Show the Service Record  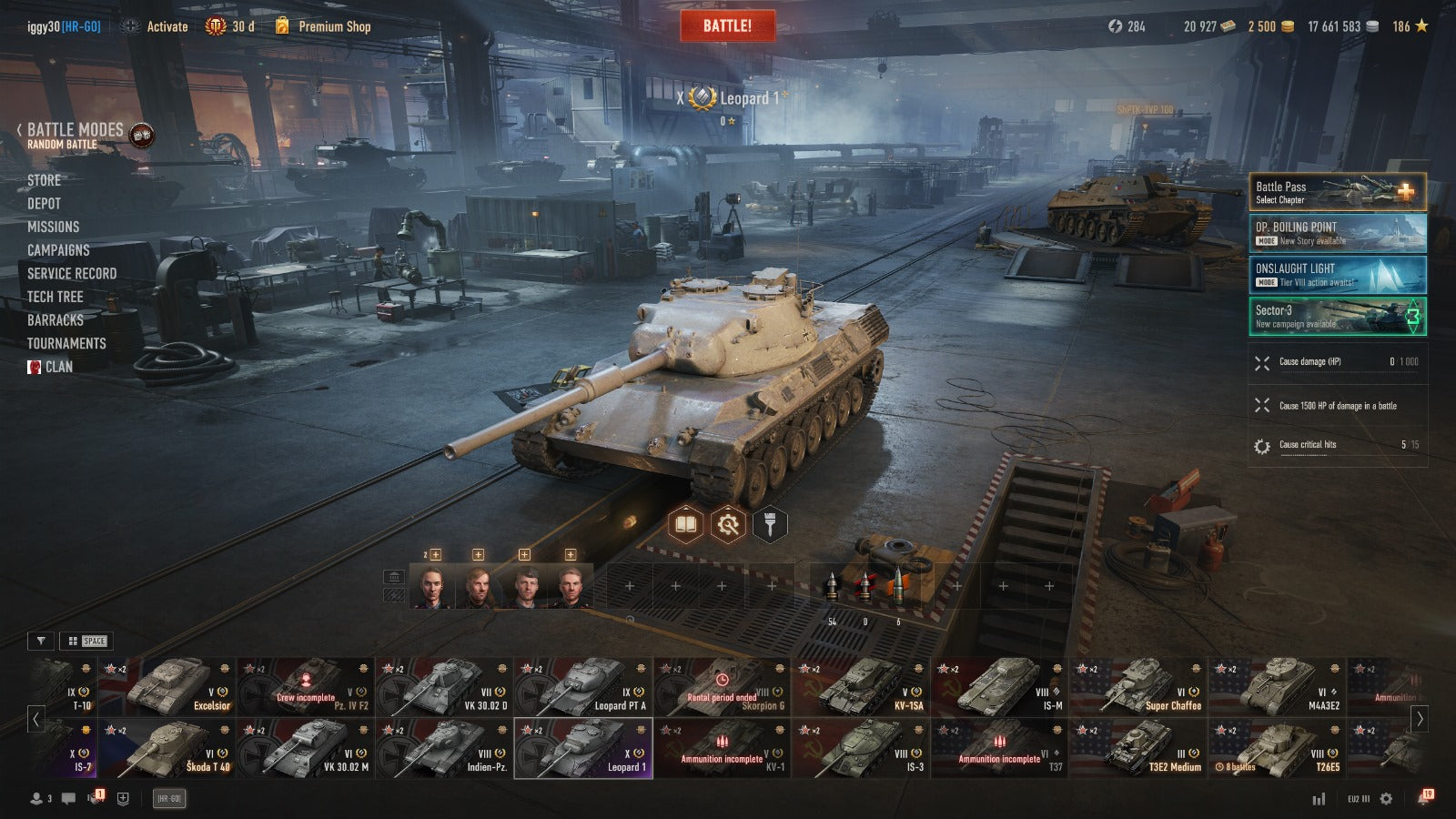[x=72, y=273]
